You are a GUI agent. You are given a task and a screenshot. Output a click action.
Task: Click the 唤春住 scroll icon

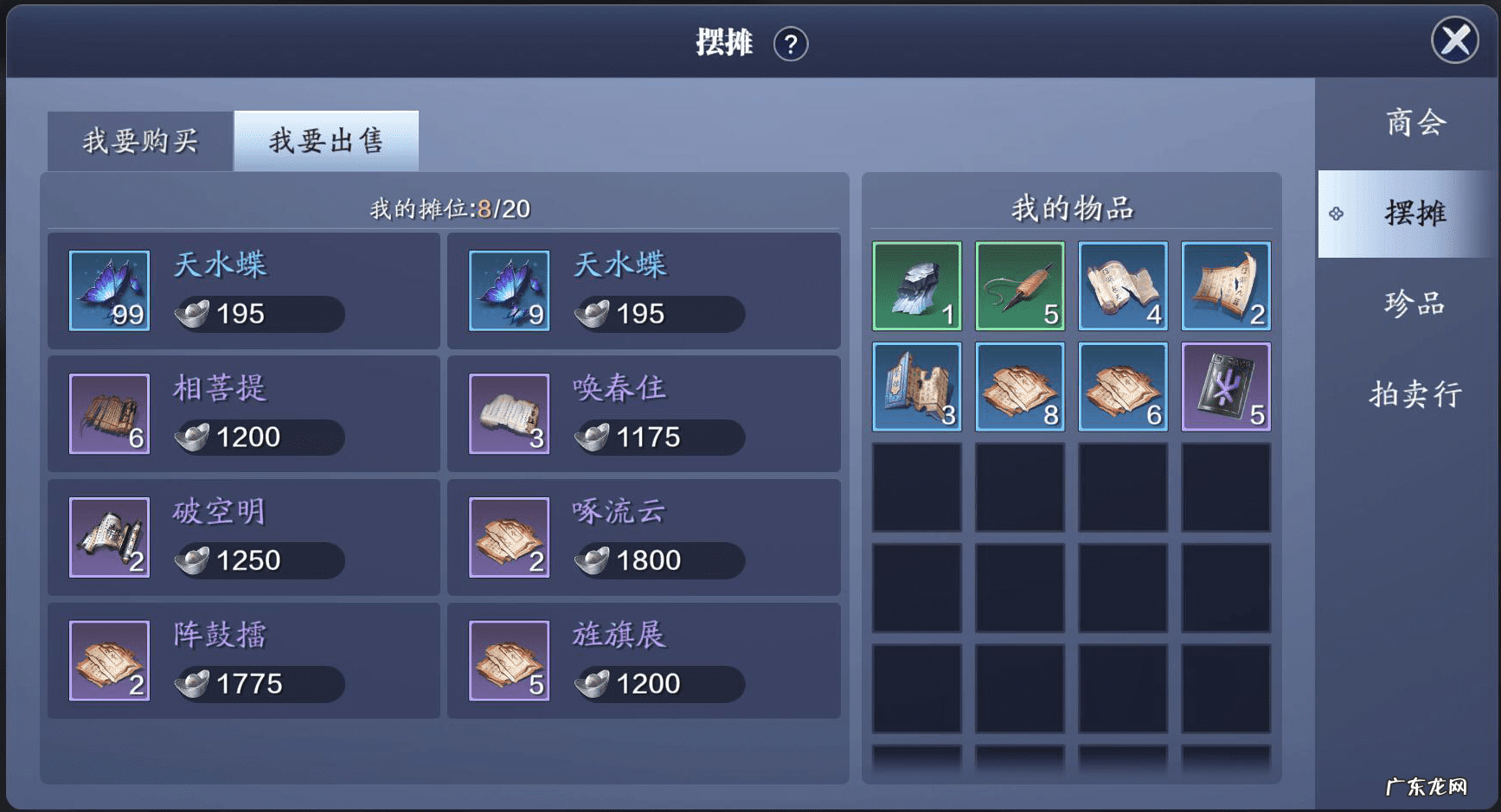click(x=510, y=413)
